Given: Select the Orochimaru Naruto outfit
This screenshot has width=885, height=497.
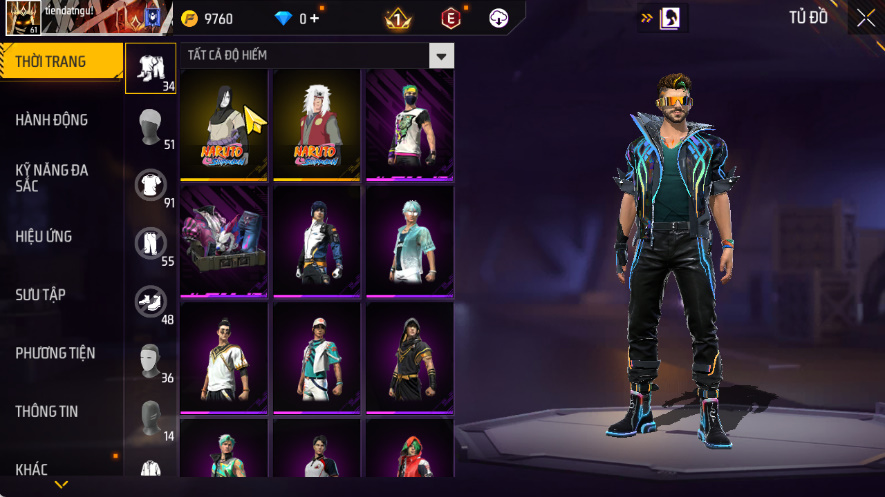Looking at the screenshot, I should 223,123.
